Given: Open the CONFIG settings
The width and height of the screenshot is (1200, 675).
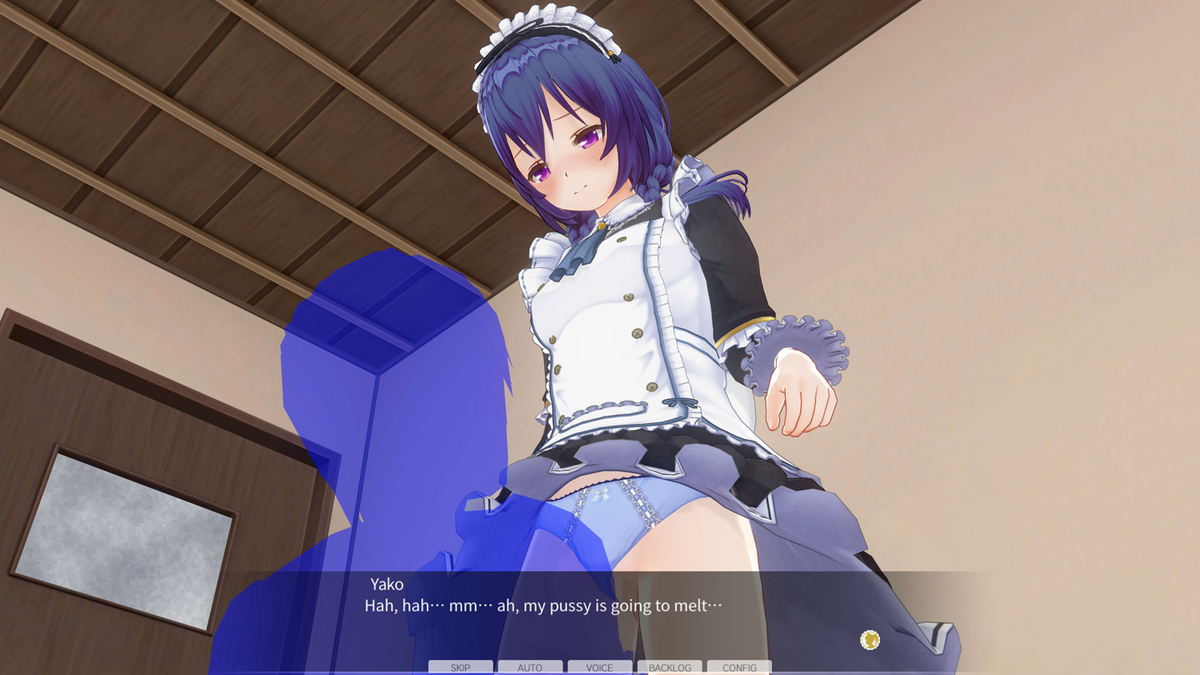Looking at the screenshot, I should coord(739,667).
